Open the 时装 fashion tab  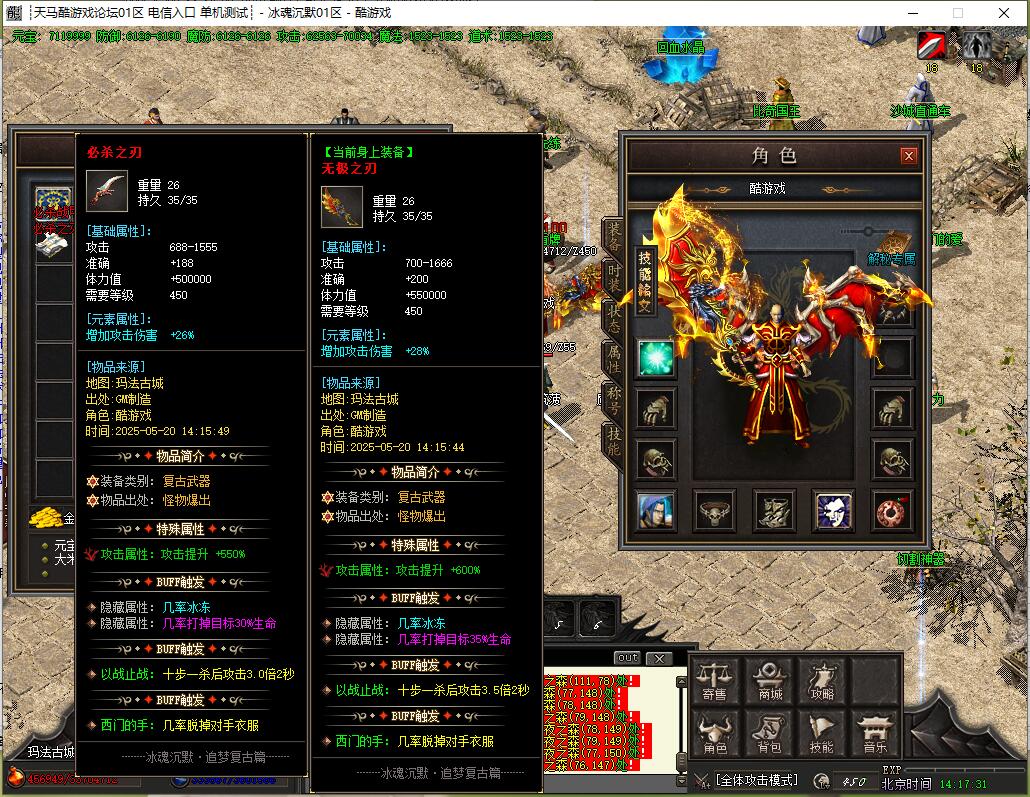[x=613, y=279]
